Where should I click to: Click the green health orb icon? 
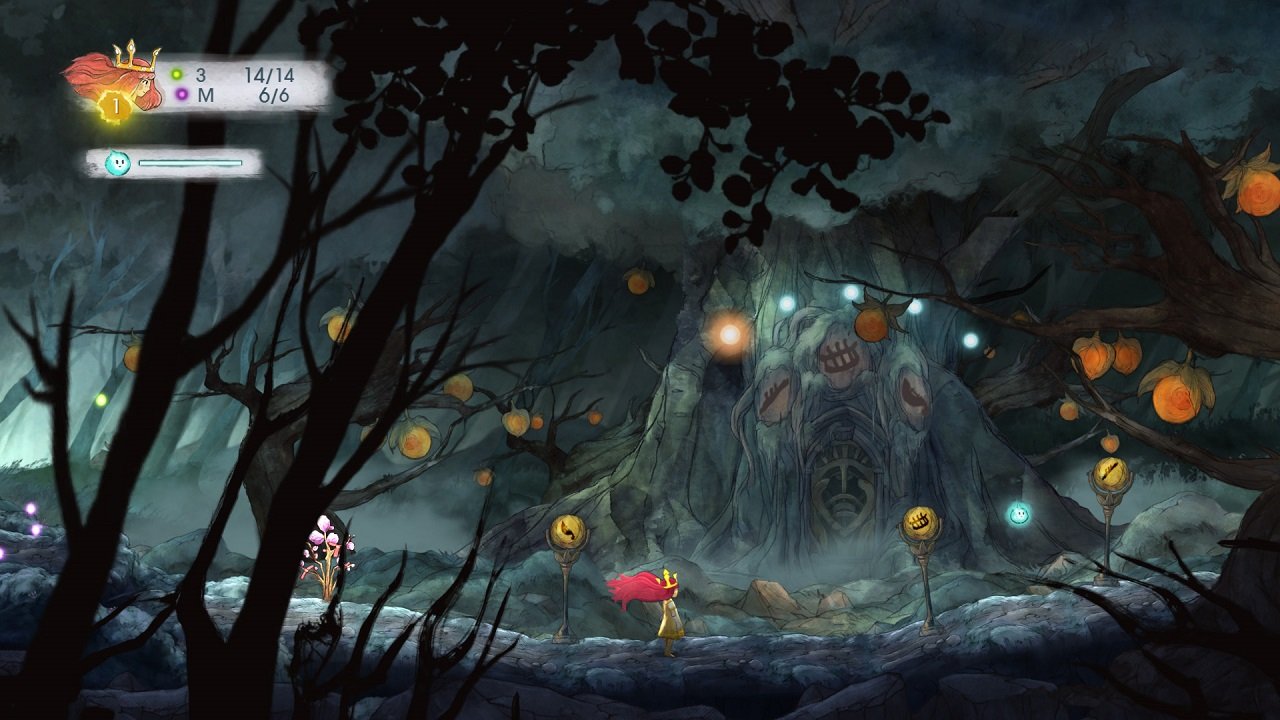pyautogui.click(x=178, y=75)
